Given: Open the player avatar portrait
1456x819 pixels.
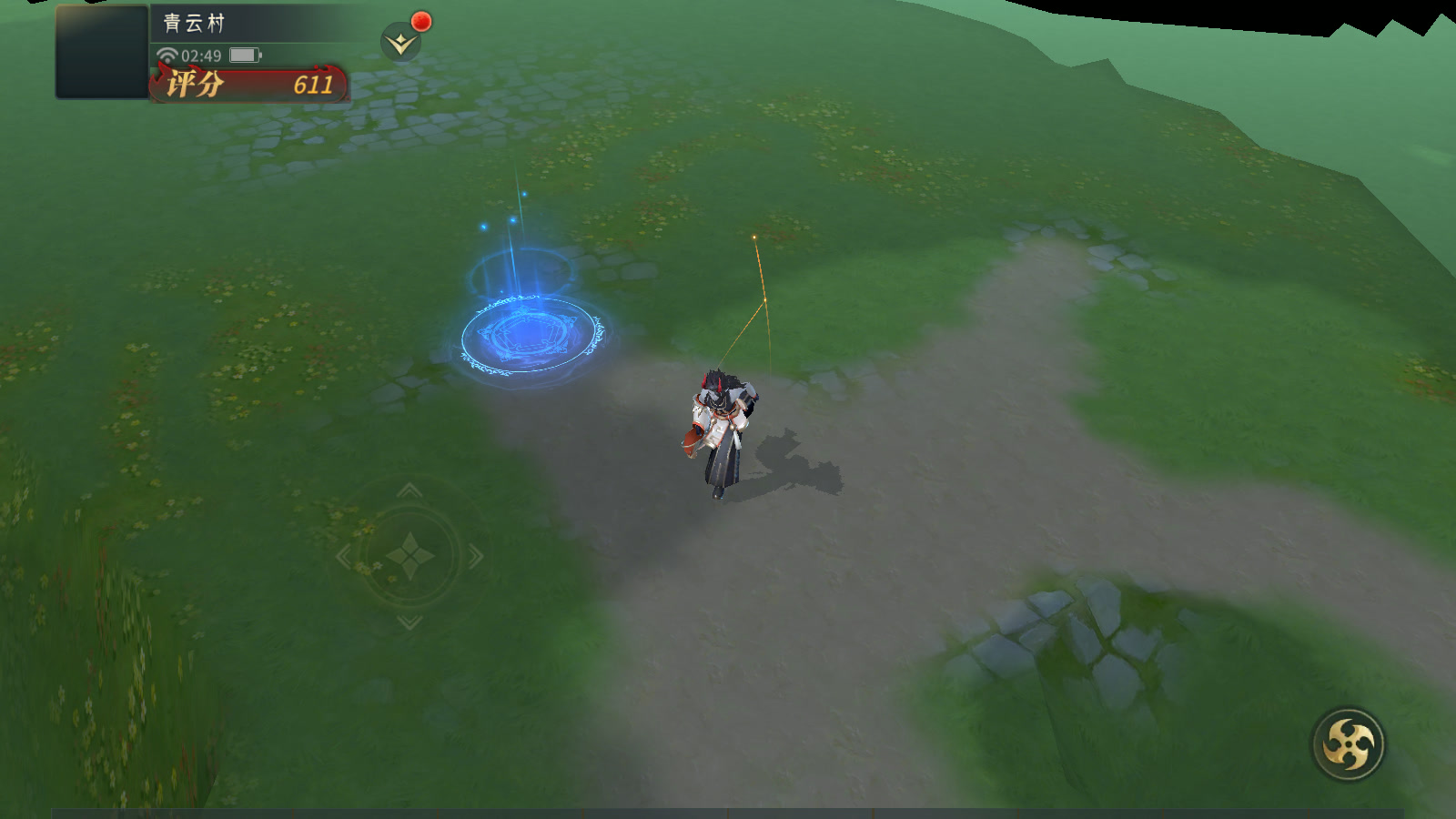Looking at the screenshot, I should coord(102,52).
